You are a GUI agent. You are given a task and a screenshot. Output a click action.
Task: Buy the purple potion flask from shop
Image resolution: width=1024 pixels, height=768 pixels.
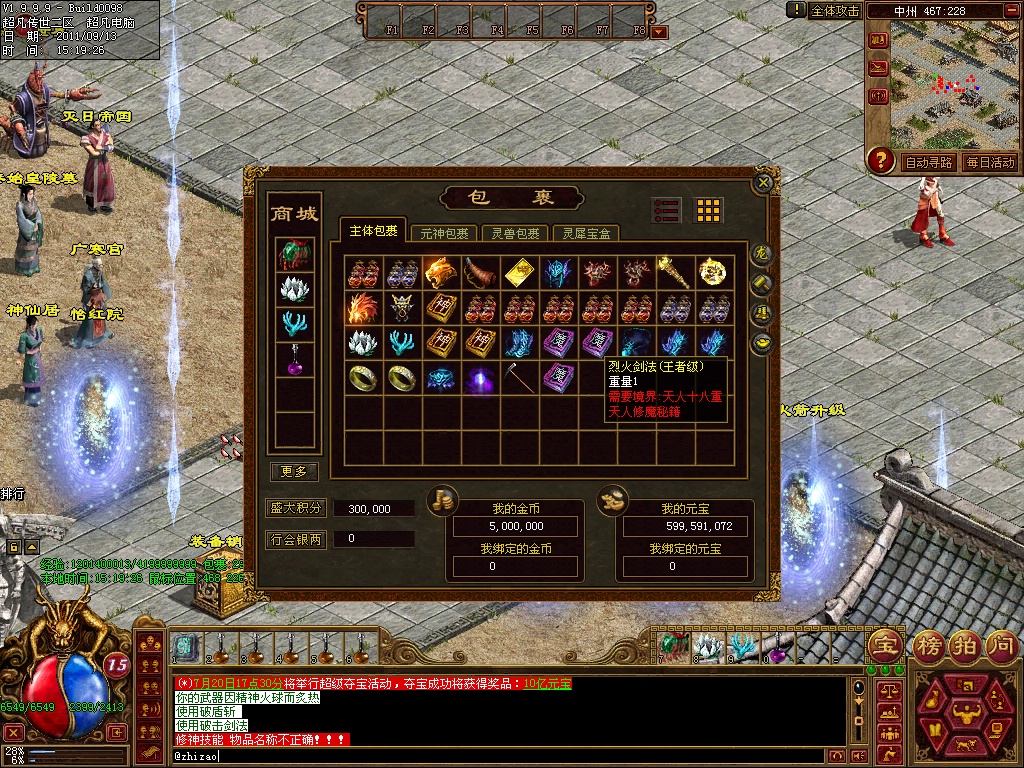[294, 359]
